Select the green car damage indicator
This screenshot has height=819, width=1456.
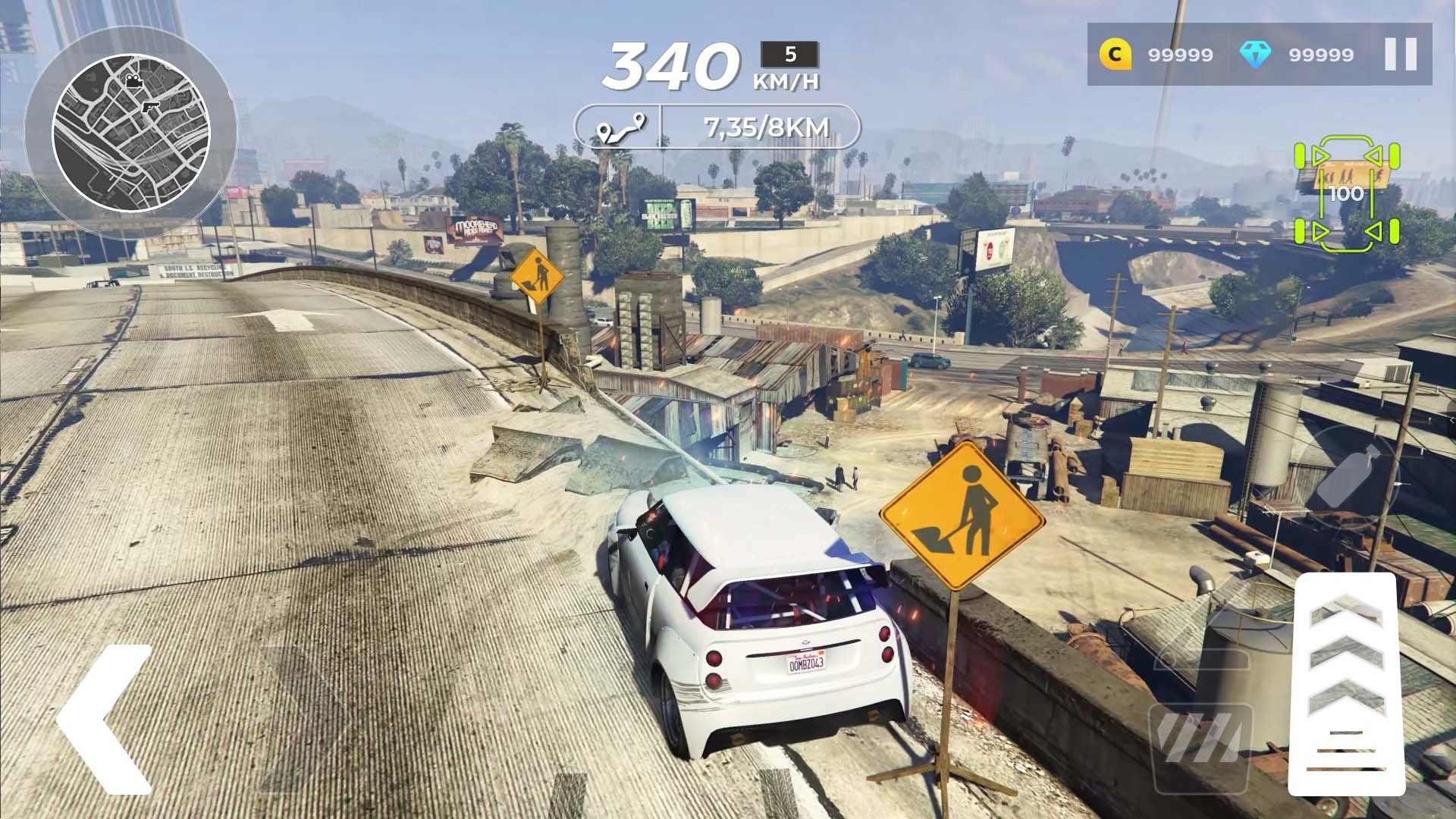click(1347, 193)
